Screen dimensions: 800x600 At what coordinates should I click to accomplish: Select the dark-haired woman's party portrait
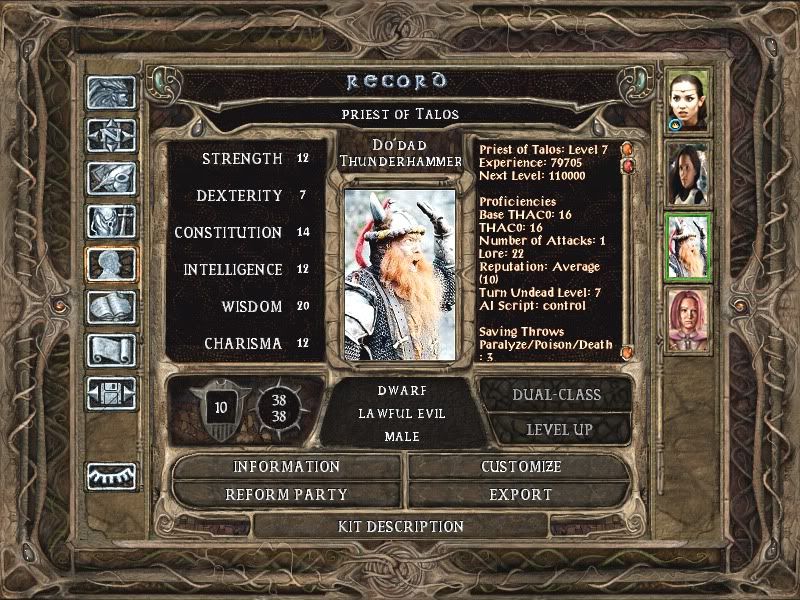pos(689,174)
